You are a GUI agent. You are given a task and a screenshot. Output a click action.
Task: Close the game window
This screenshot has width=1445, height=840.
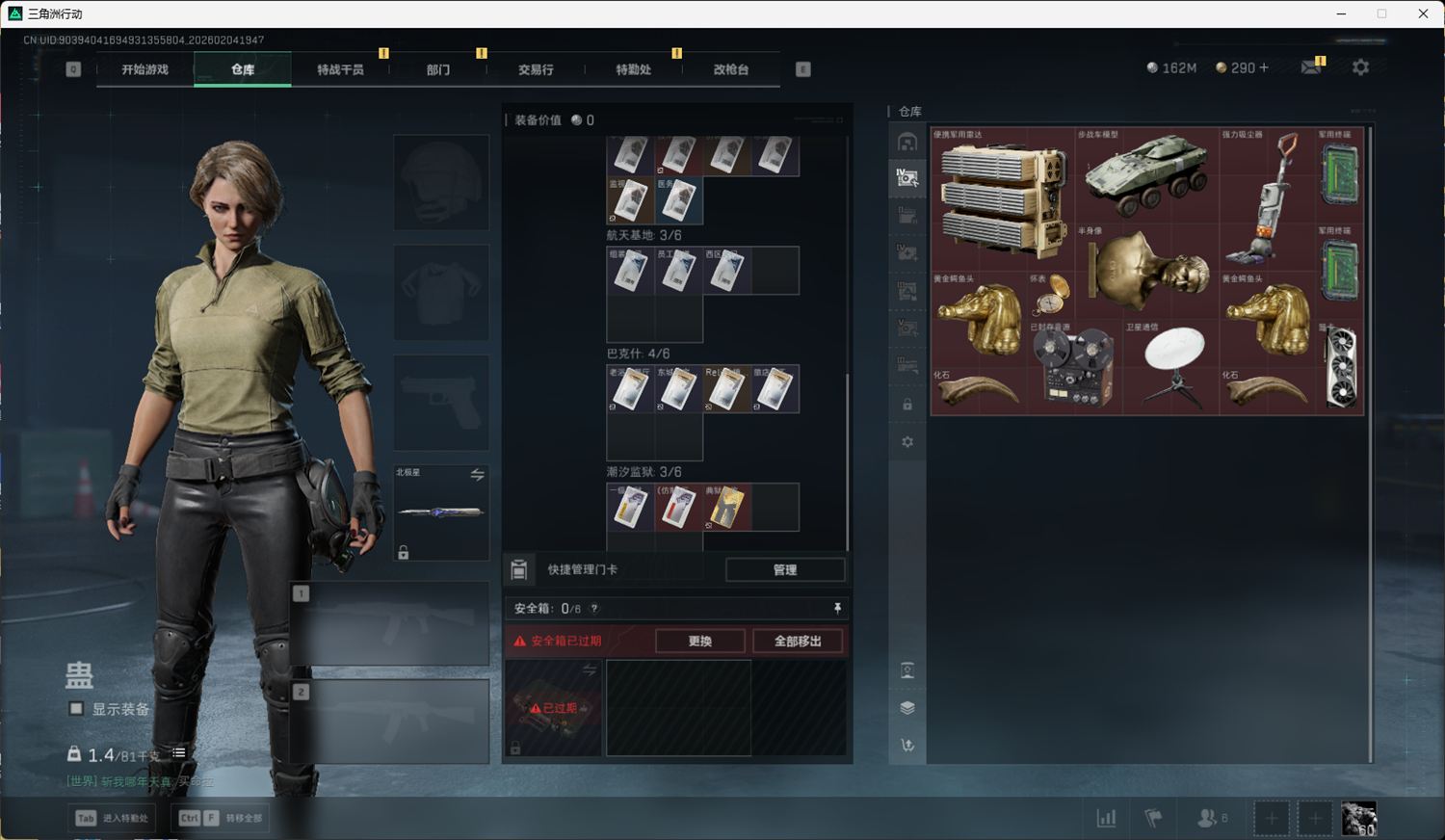(x=1423, y=13)
